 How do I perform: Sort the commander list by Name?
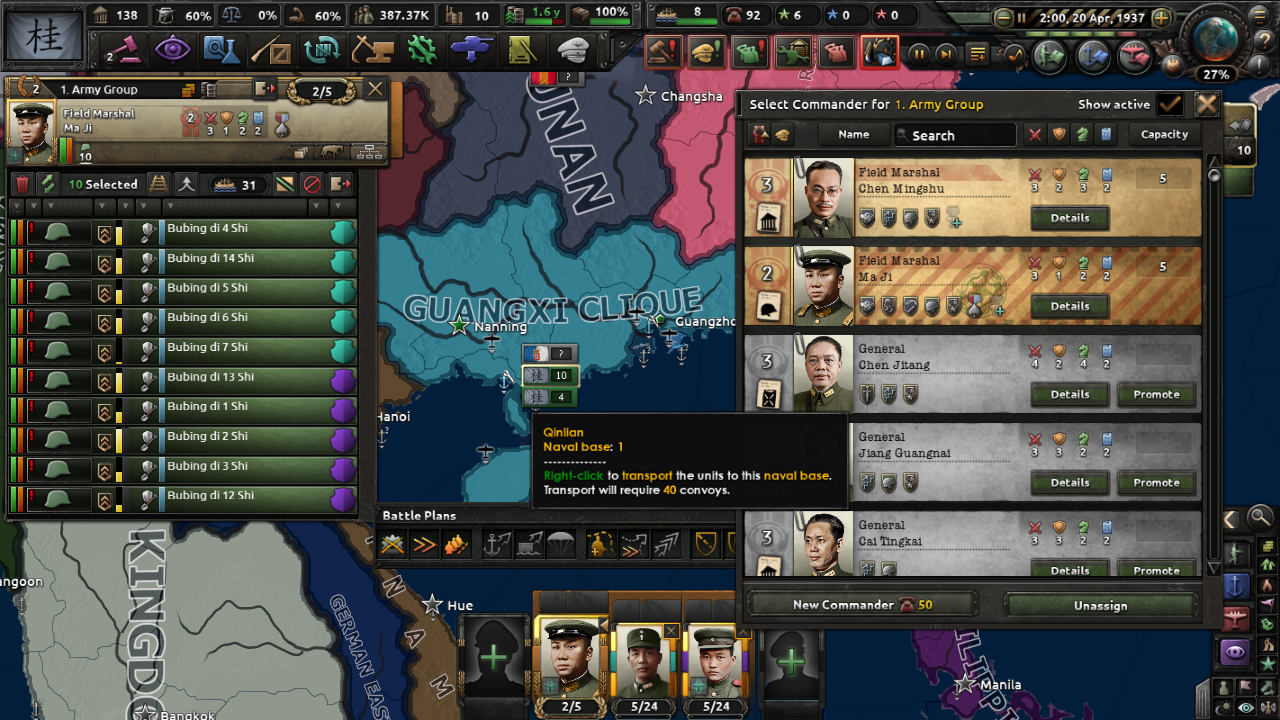(853, 134)
